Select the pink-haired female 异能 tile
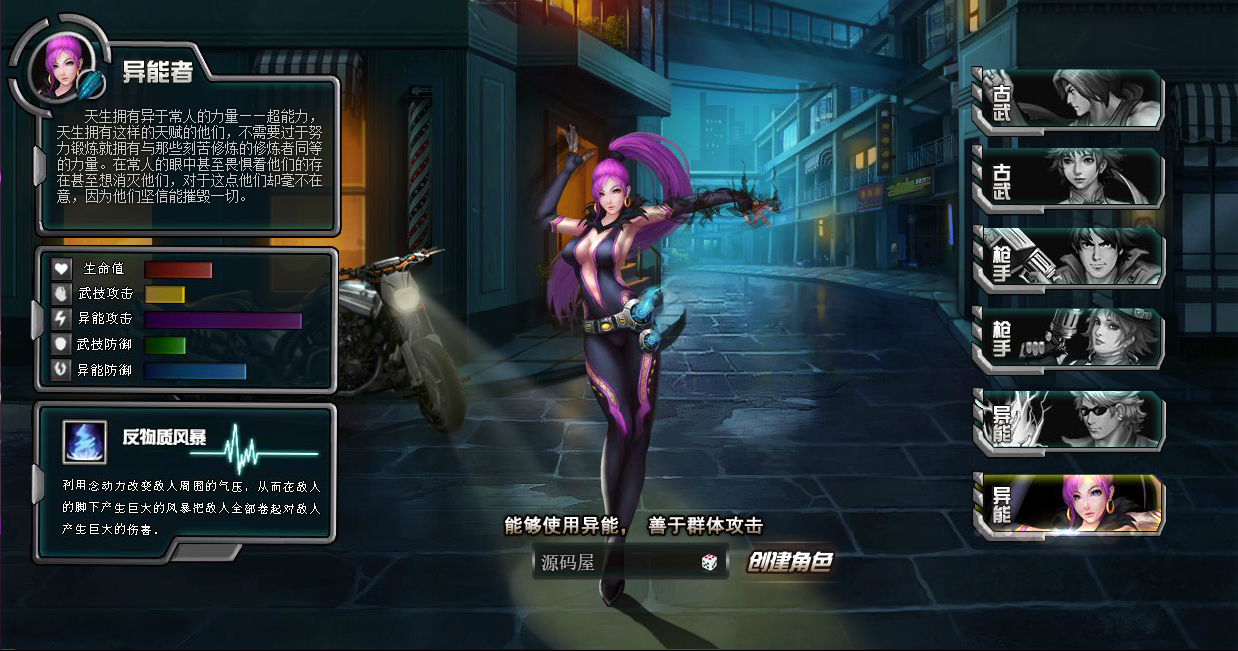Viewport: 1238px width, 651px height. pyautogui.click(x=1068, y=505)
